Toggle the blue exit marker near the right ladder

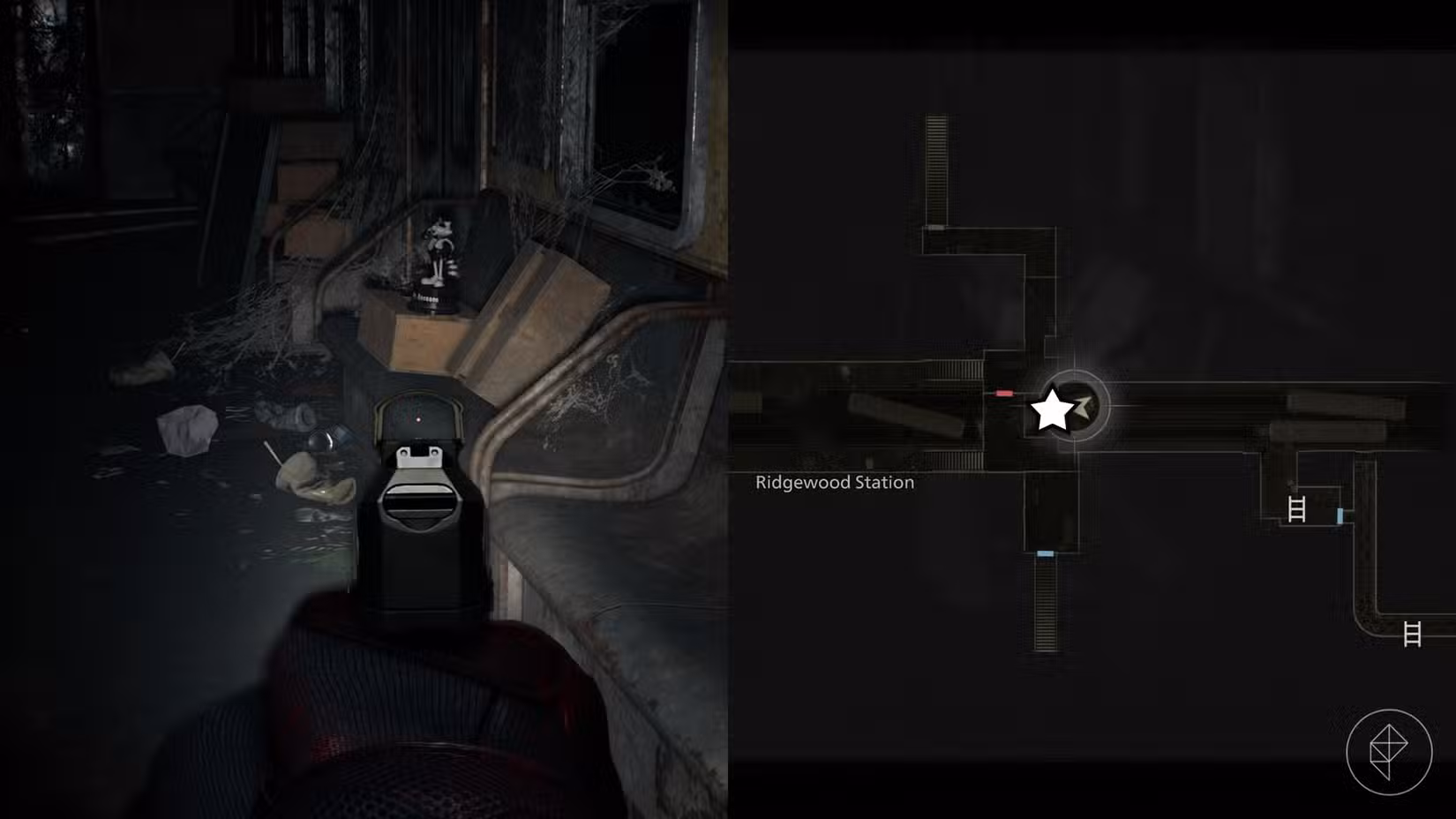point(1340,515)
